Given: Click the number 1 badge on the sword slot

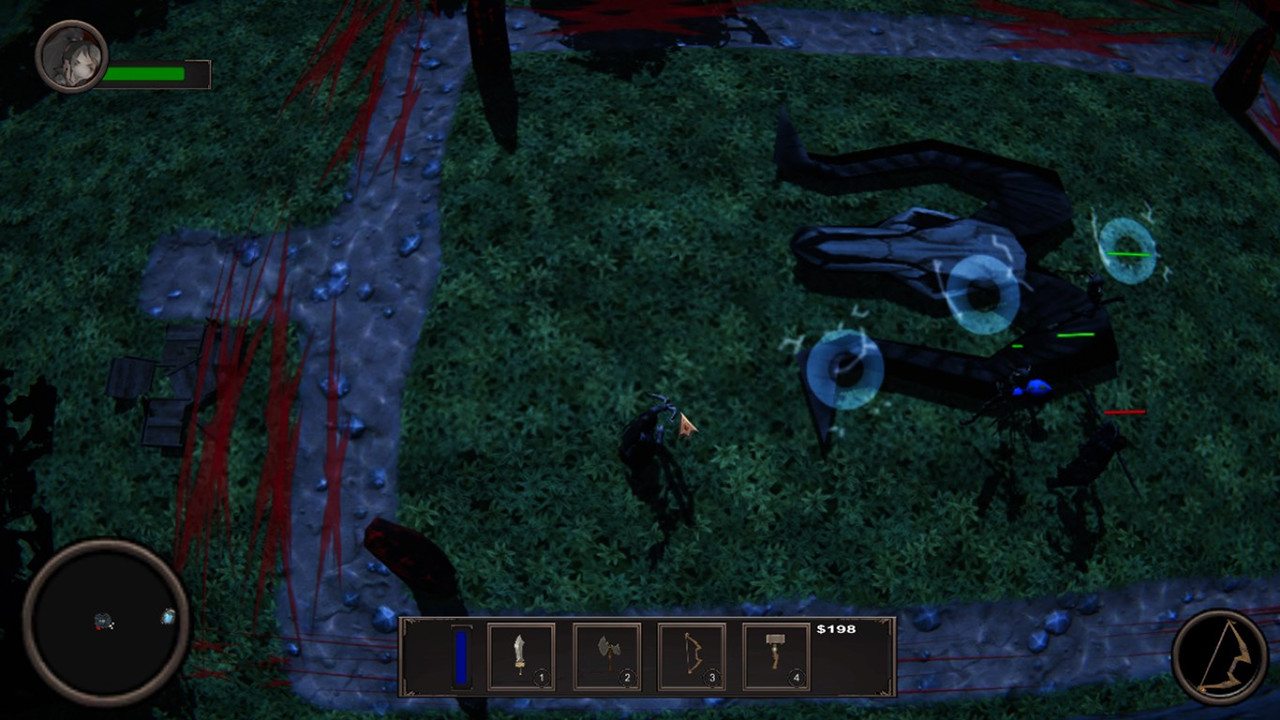Looking at the screenshot, I should click(x=544, y=677).
